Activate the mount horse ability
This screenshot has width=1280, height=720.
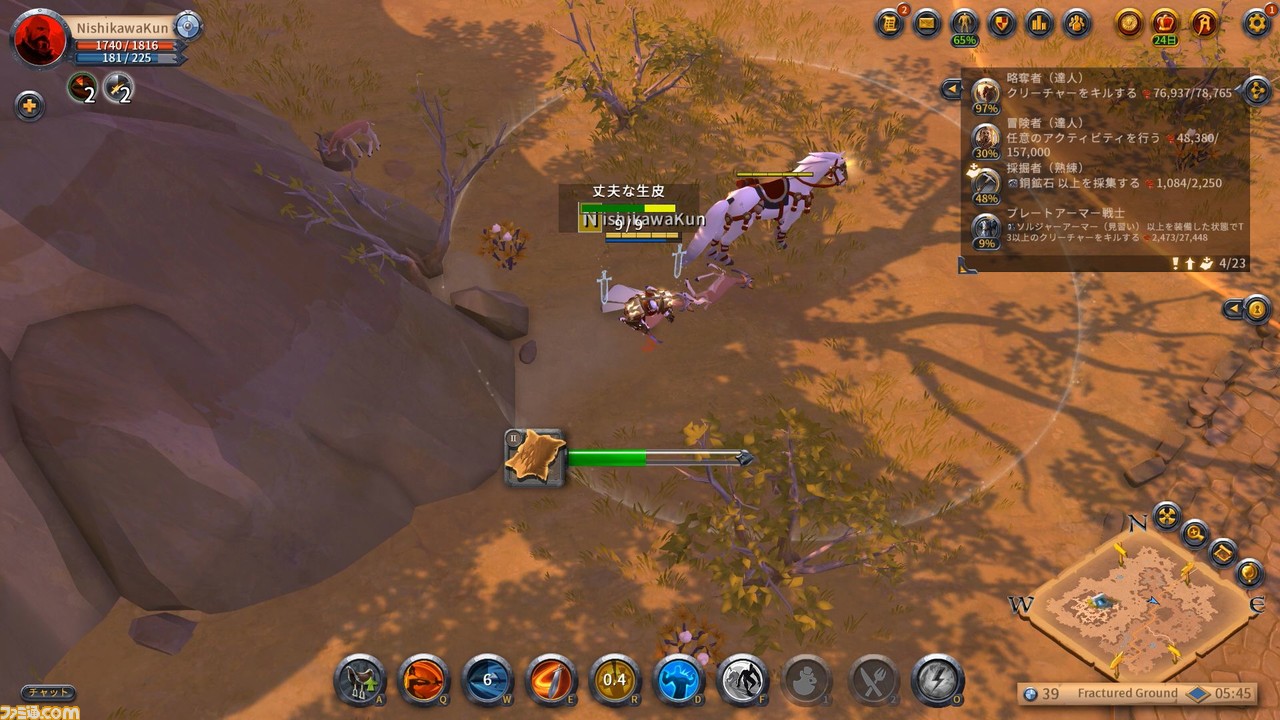tap(359, 681)
